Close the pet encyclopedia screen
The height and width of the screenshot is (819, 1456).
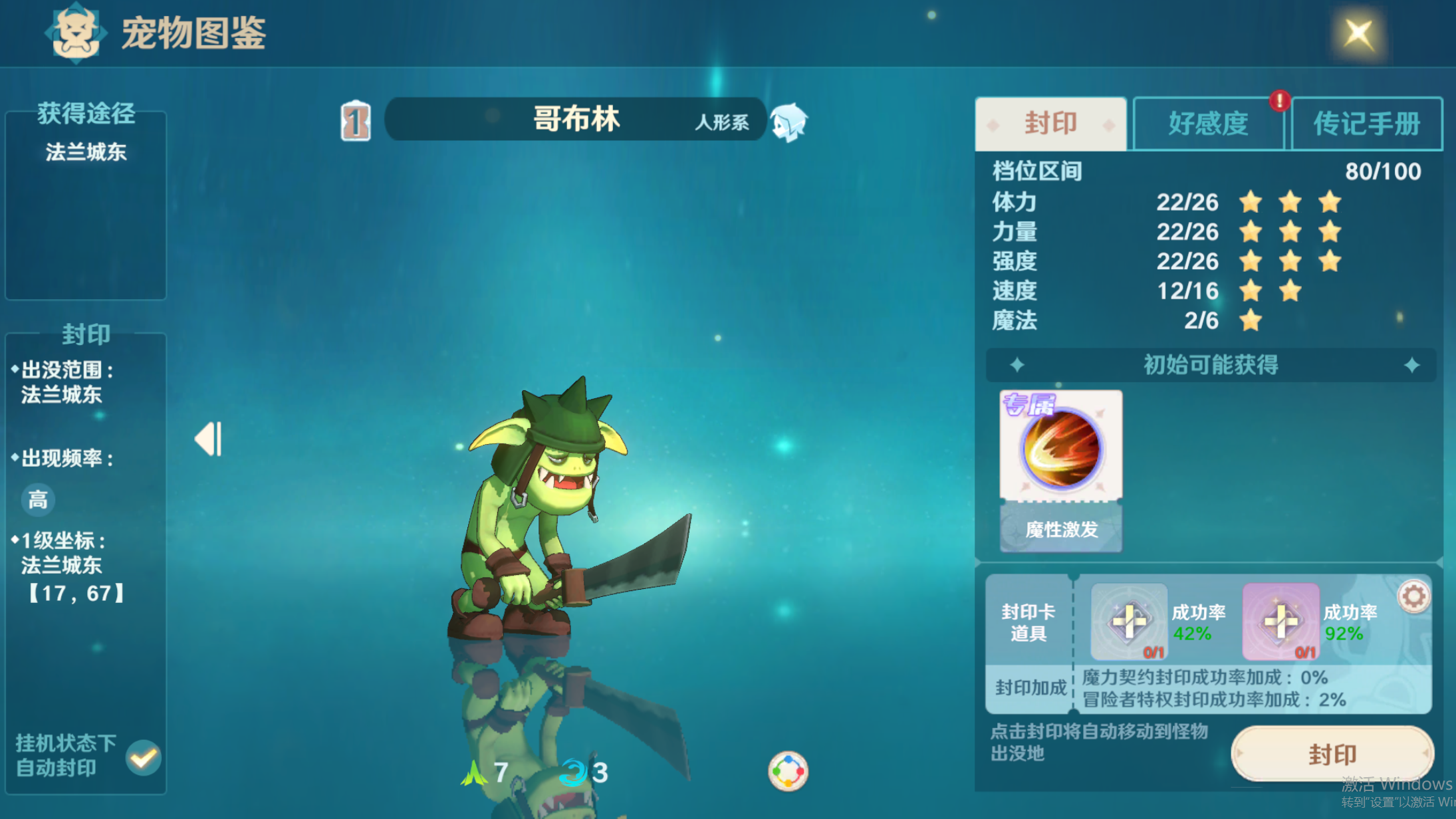pyautogui.click(x=1358, y=33)
